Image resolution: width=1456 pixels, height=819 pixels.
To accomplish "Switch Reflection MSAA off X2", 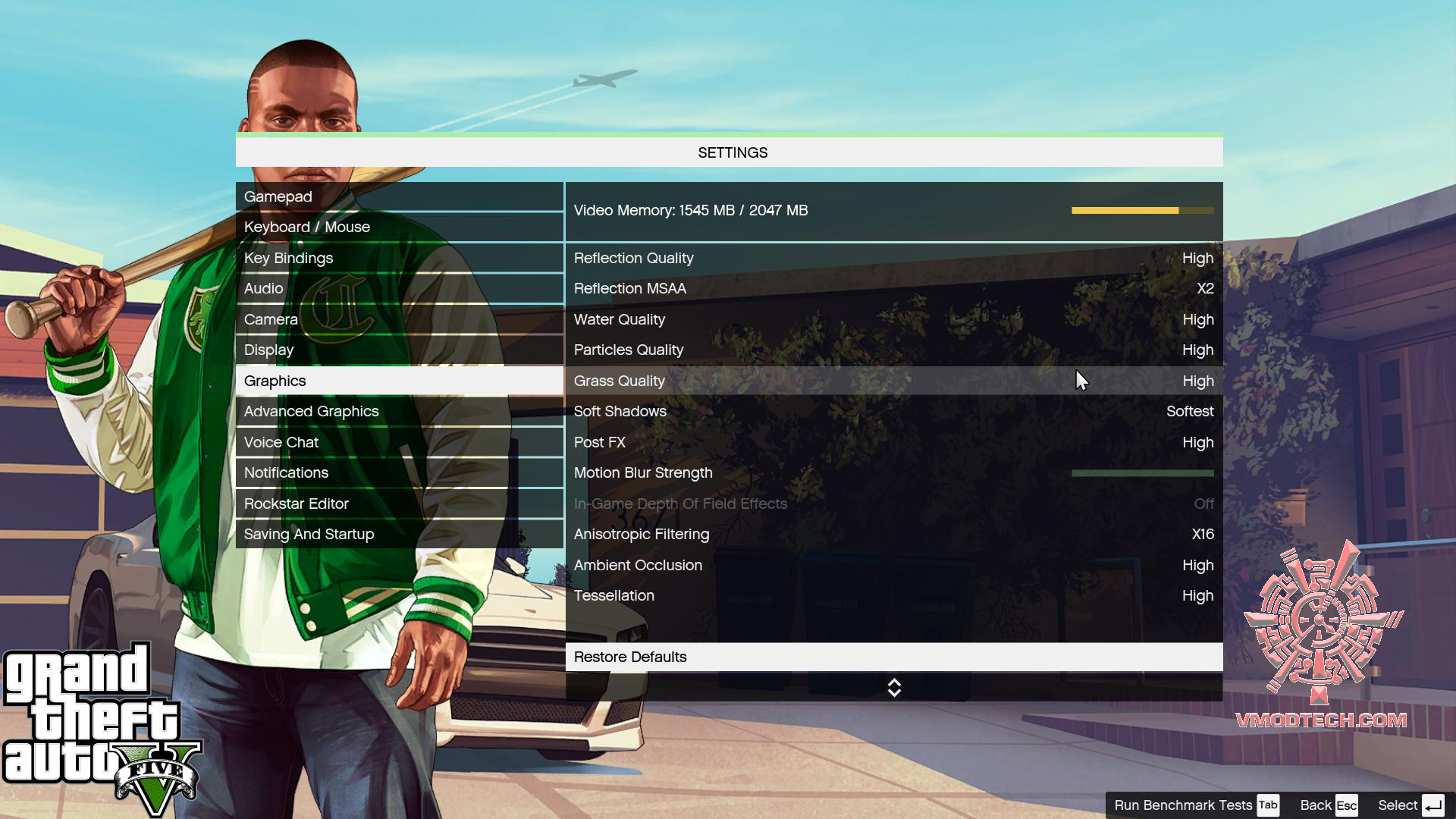I will 895,288.
